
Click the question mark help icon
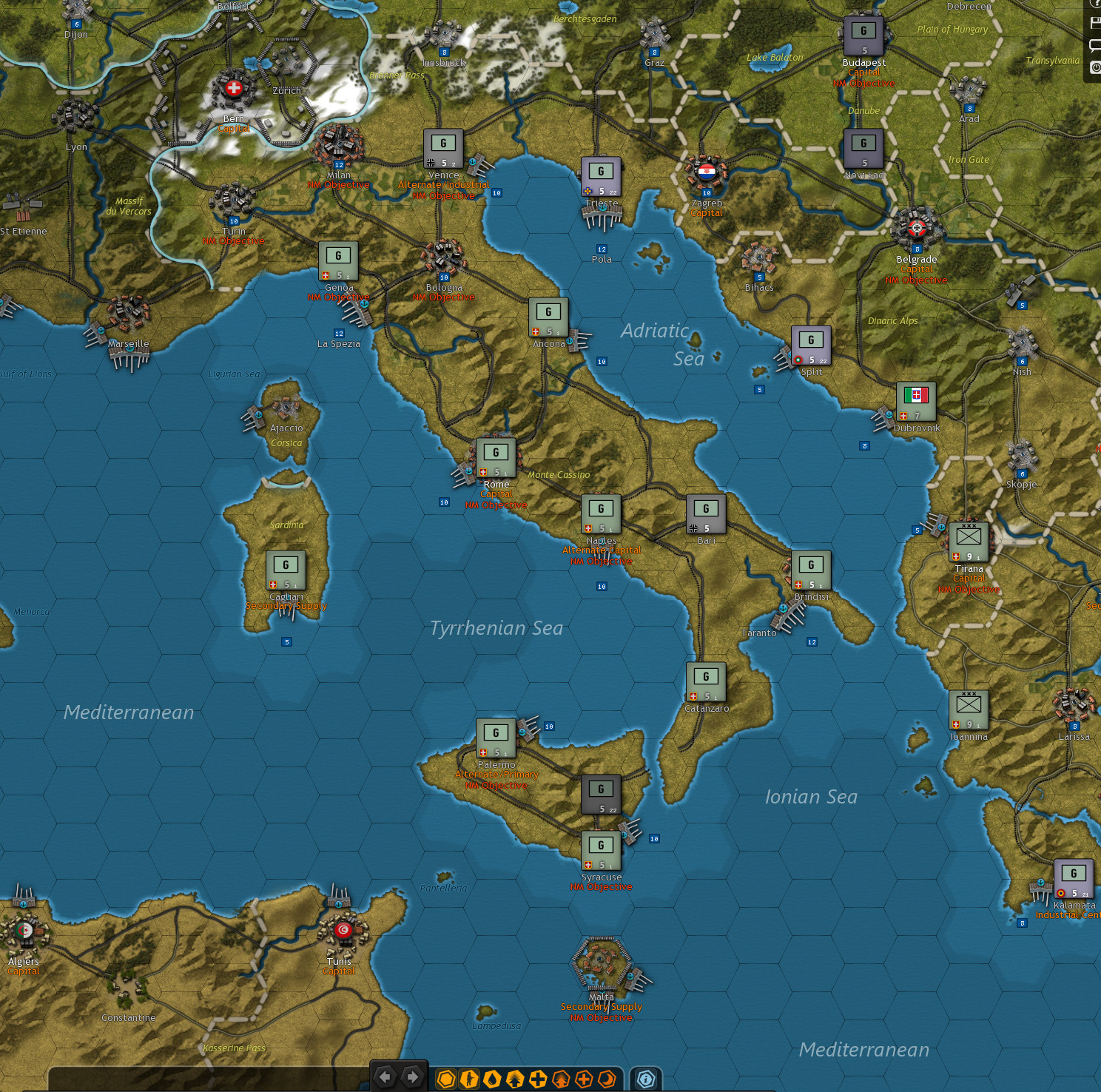pyautogui.click(x=1097, y=4)
